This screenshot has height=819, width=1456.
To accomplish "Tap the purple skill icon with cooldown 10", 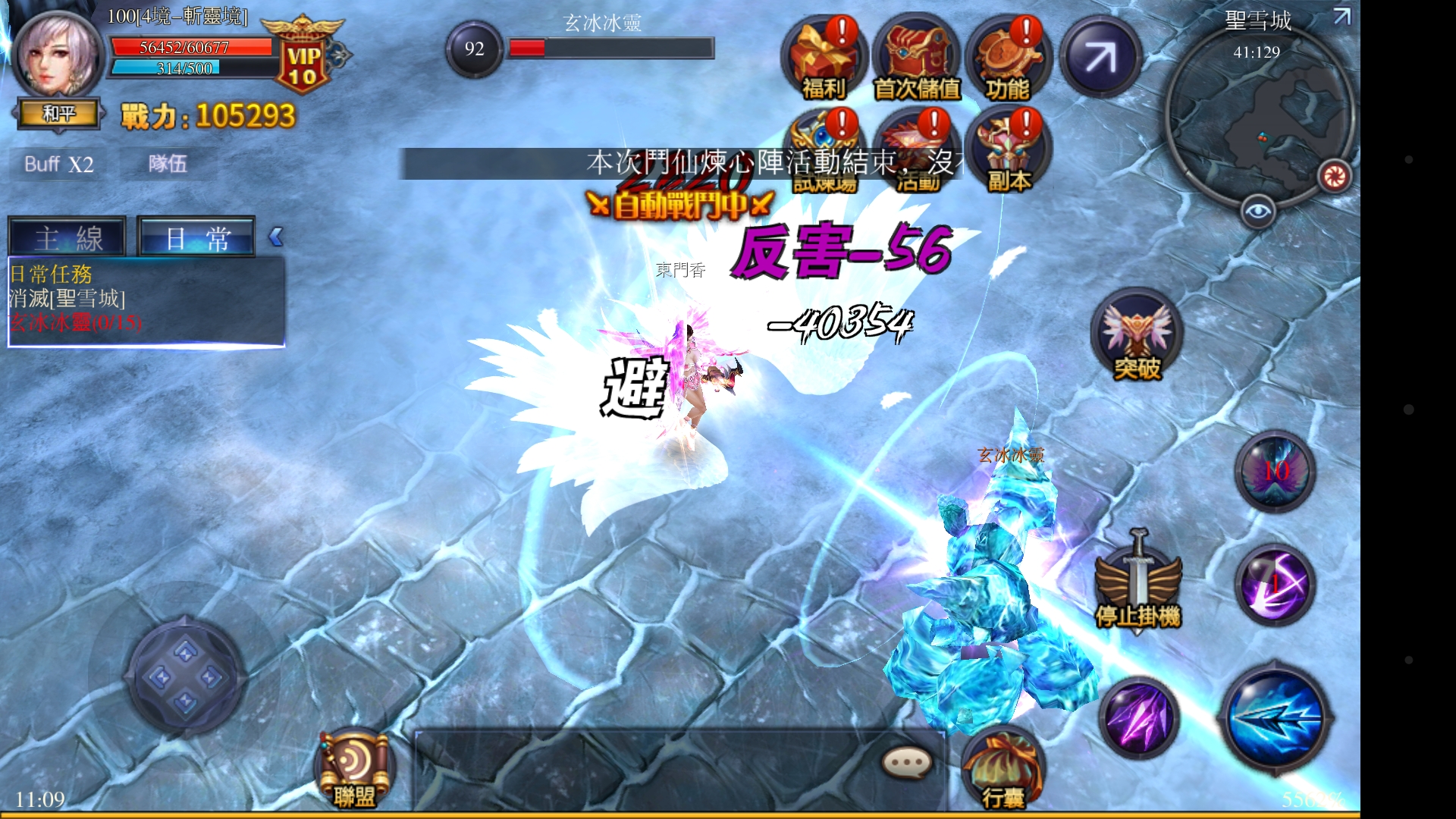I will (1274, 470).
